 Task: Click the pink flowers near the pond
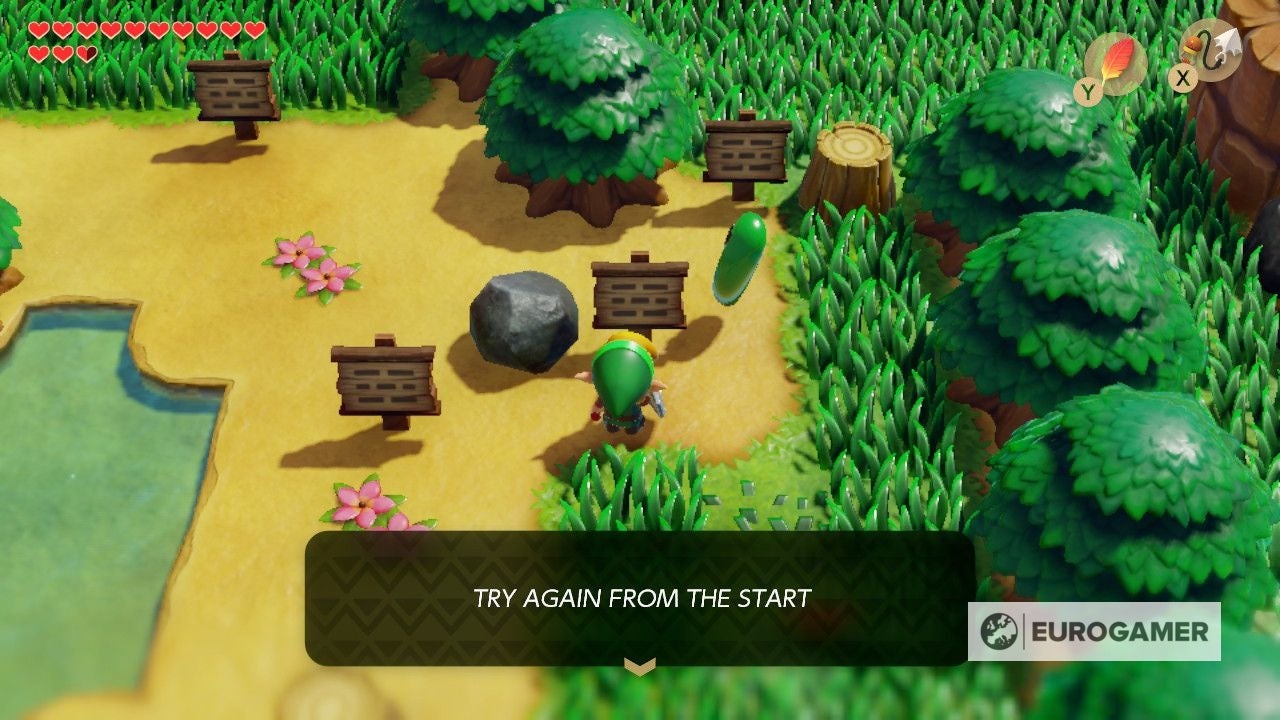[x=313, y=267]
